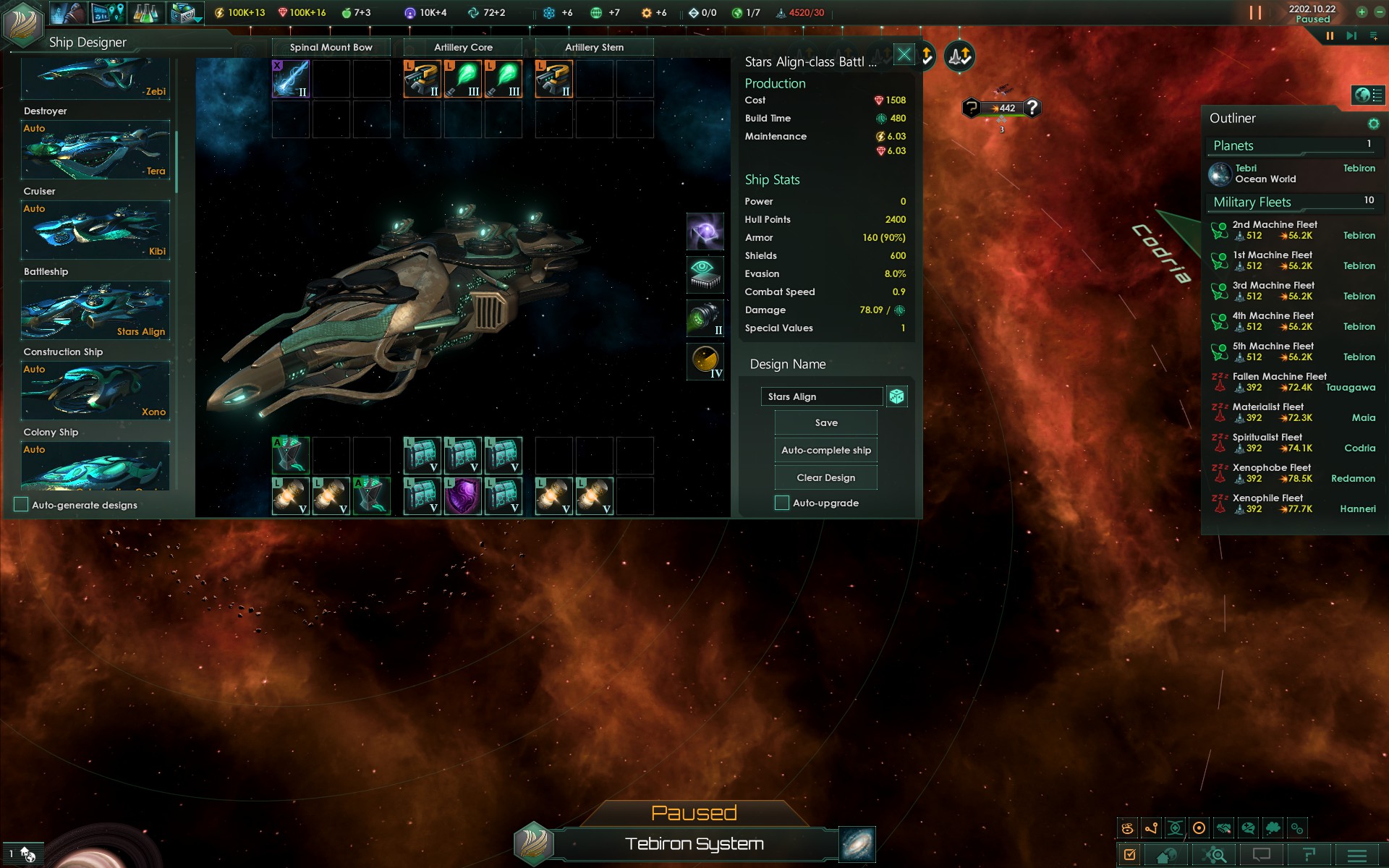Randomize design name with dice button

[897, 396]
